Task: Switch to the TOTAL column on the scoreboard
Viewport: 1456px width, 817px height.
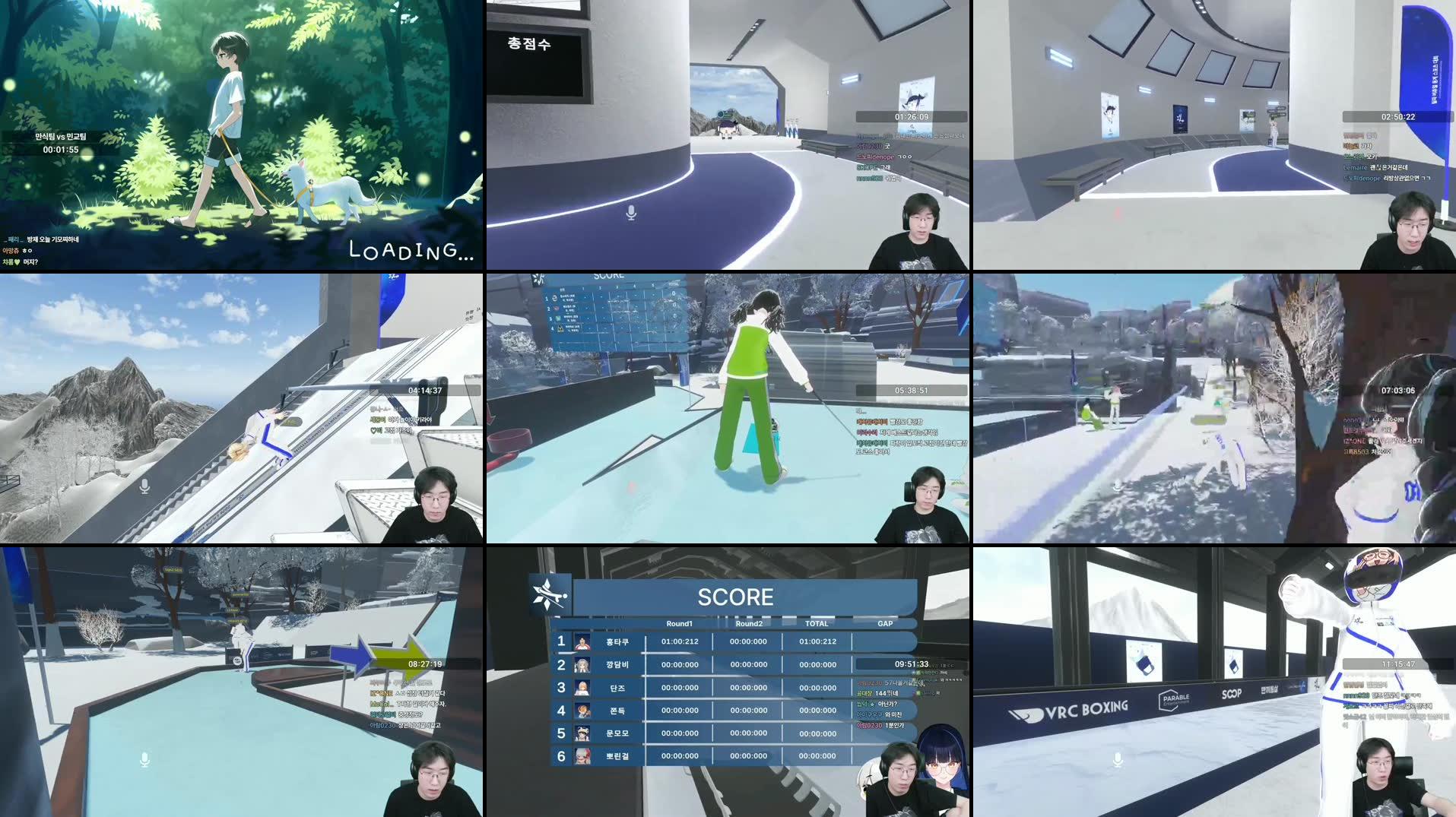Action: pyautogui.click(x=817, y=623)
